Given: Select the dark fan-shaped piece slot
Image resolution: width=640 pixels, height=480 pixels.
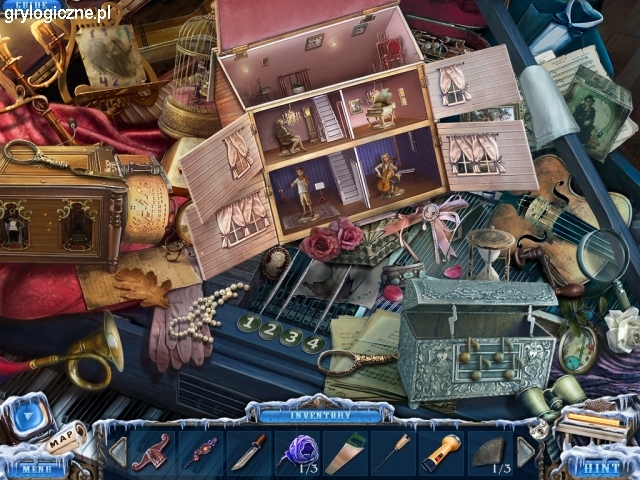Looking at the screenshot, I should [489, 452].
